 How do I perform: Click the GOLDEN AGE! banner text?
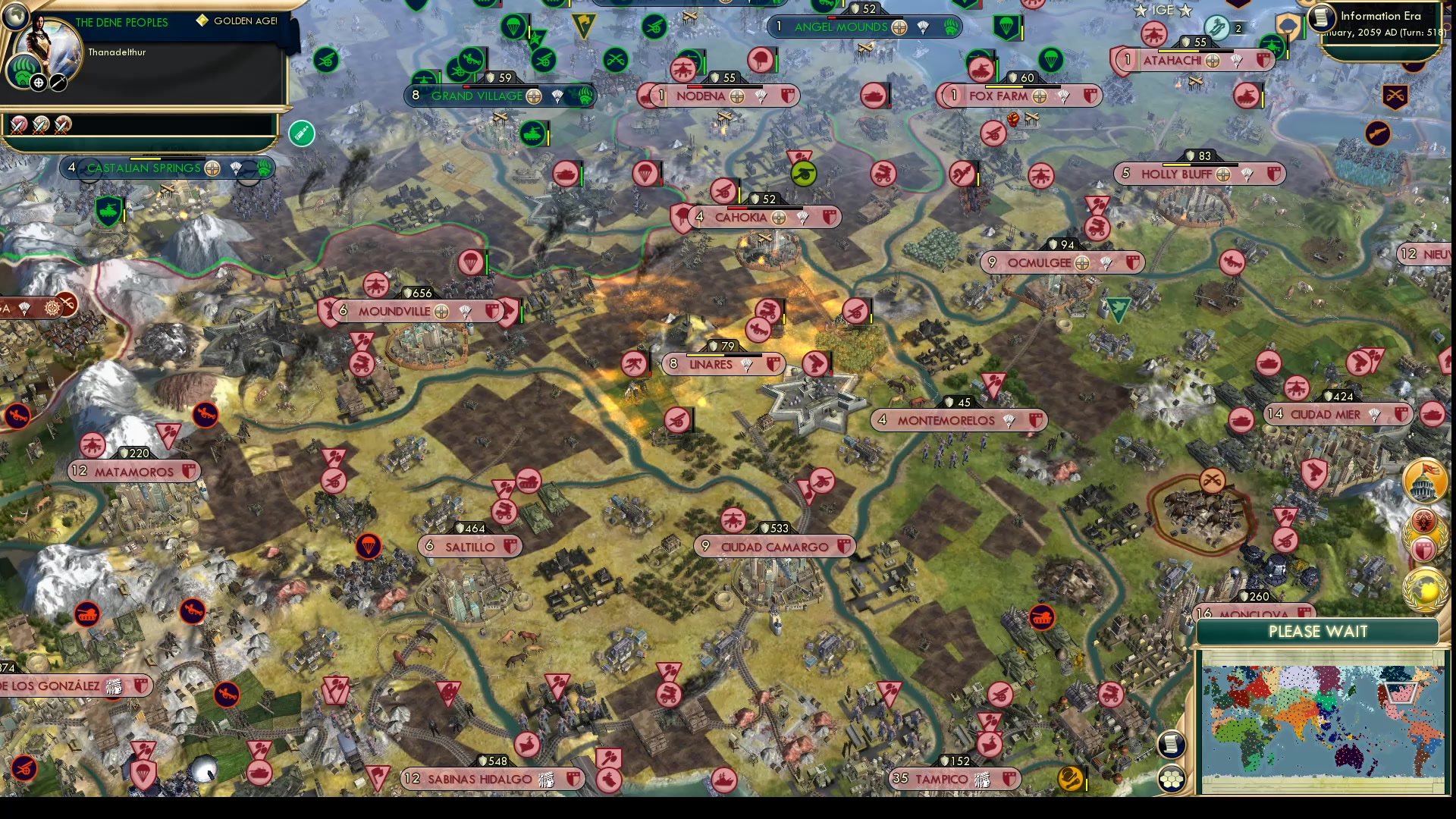(x=244, y=21)
